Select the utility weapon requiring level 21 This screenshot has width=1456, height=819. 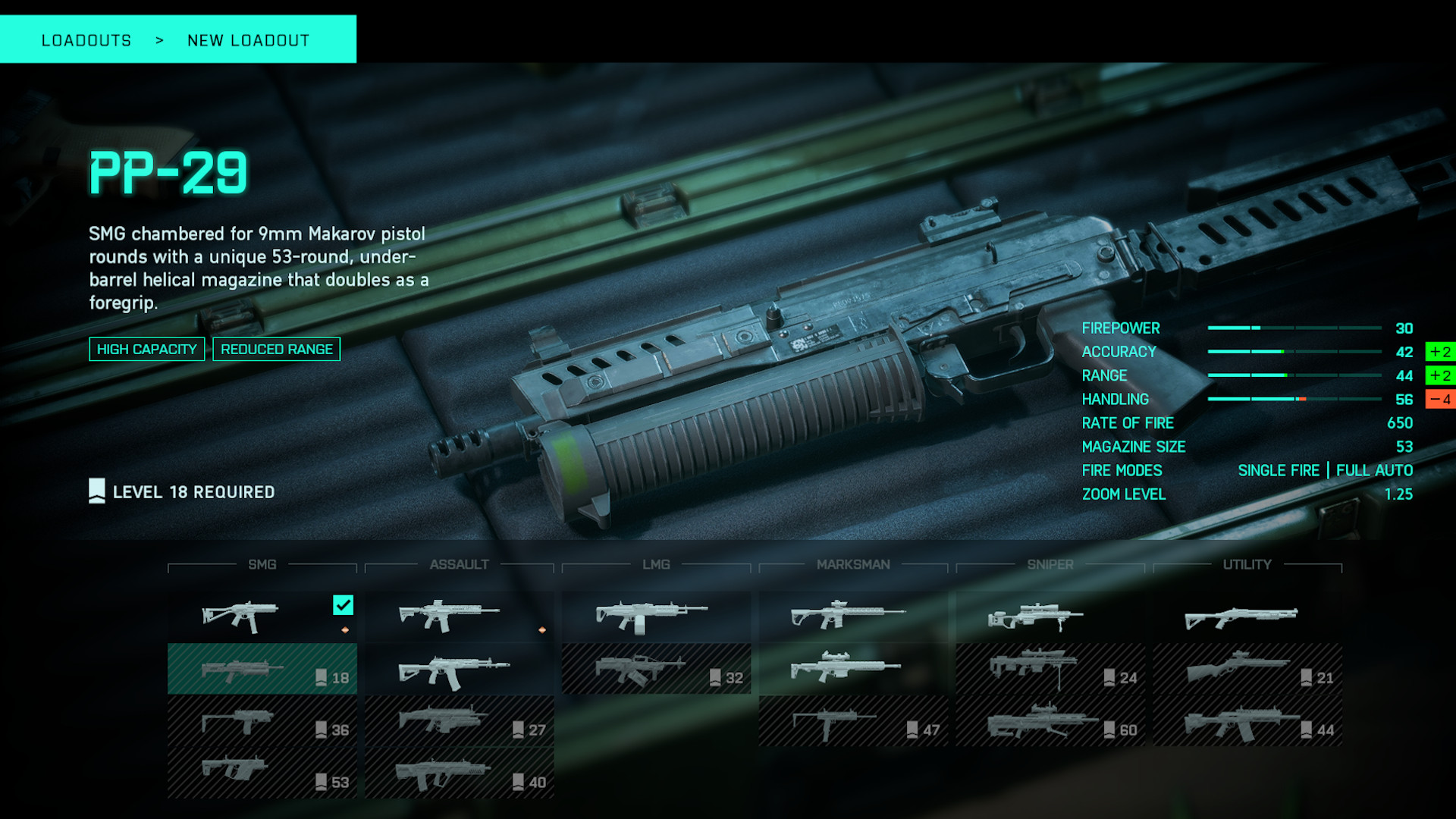1247,669
